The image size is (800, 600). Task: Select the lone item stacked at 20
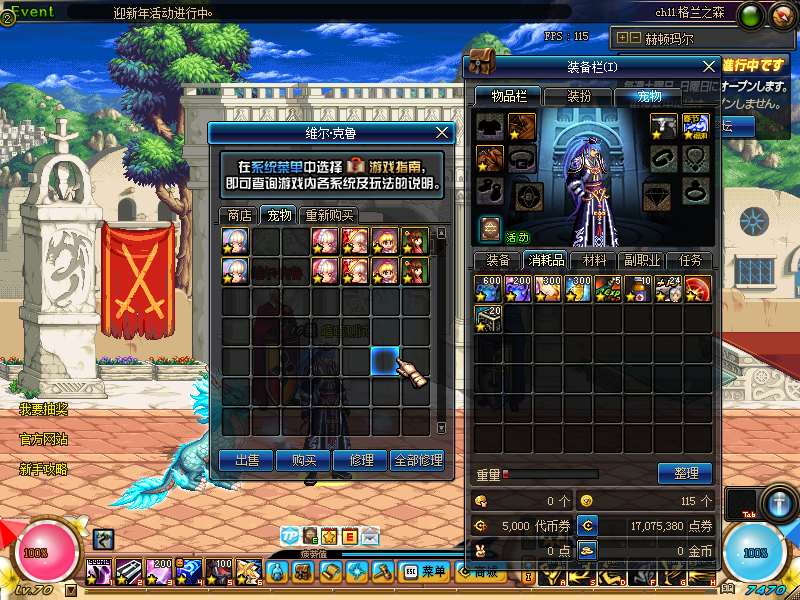[489, 319]
